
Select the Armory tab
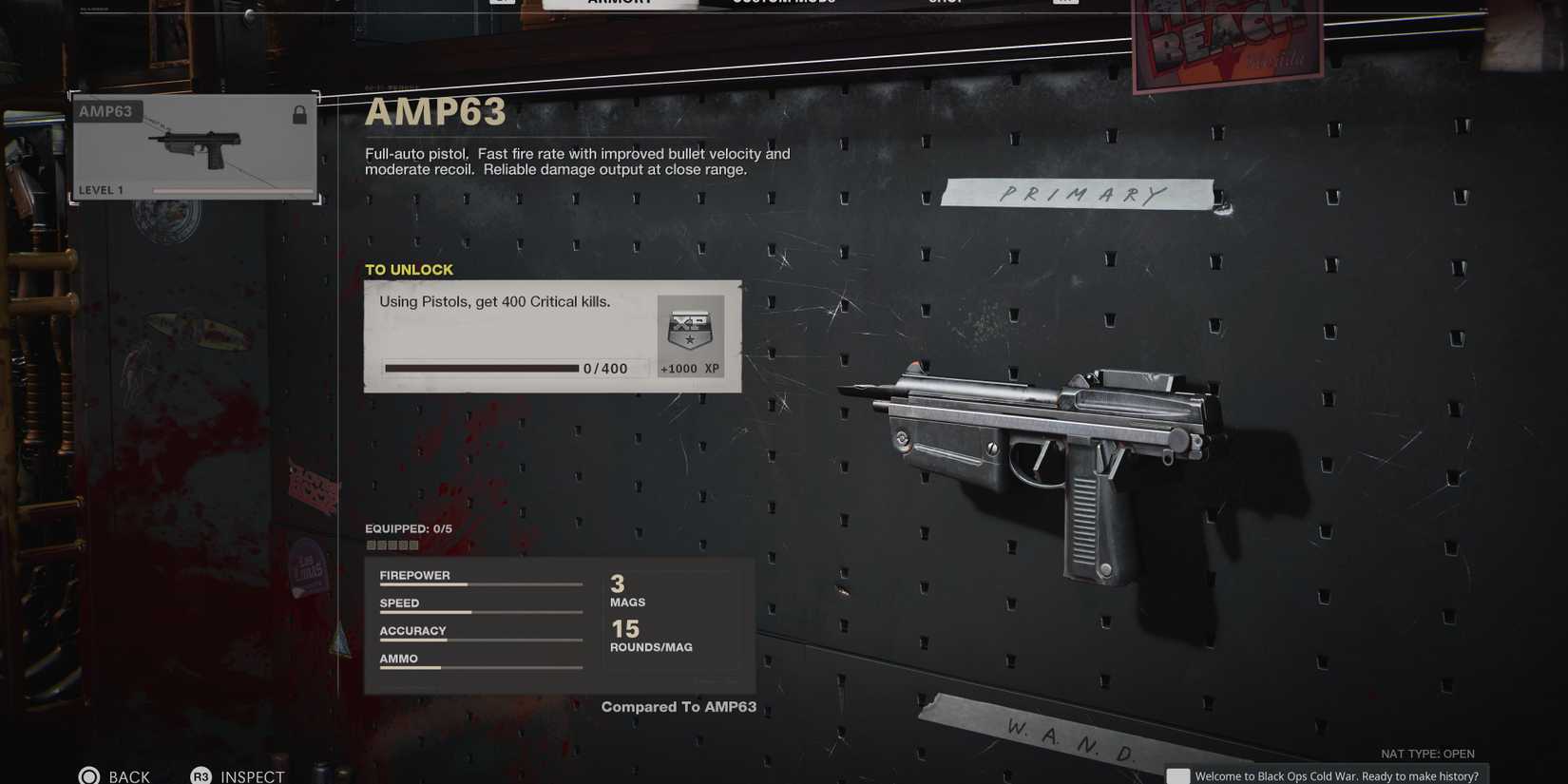pyautogui.click(x=620, y=3)
